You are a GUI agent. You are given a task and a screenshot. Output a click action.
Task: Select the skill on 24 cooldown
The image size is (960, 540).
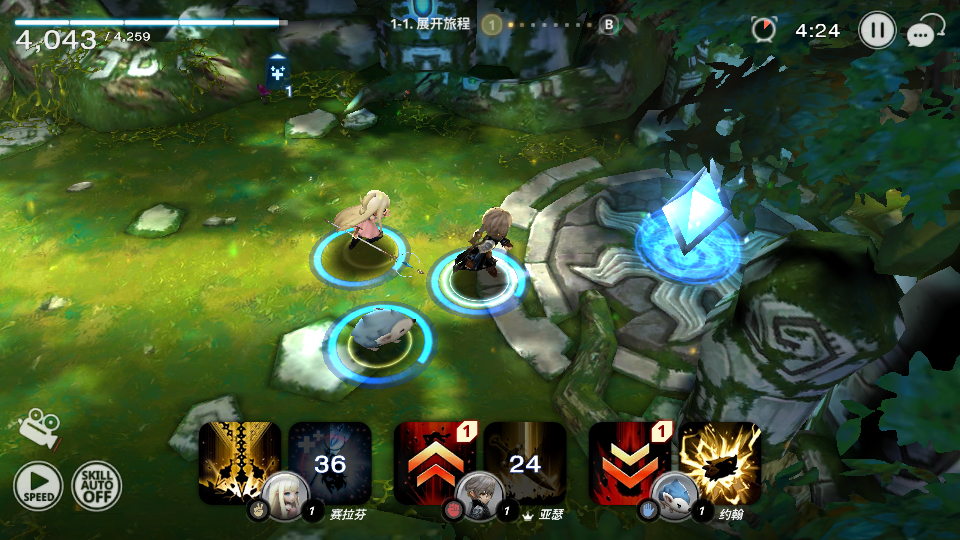click(525, 460)
